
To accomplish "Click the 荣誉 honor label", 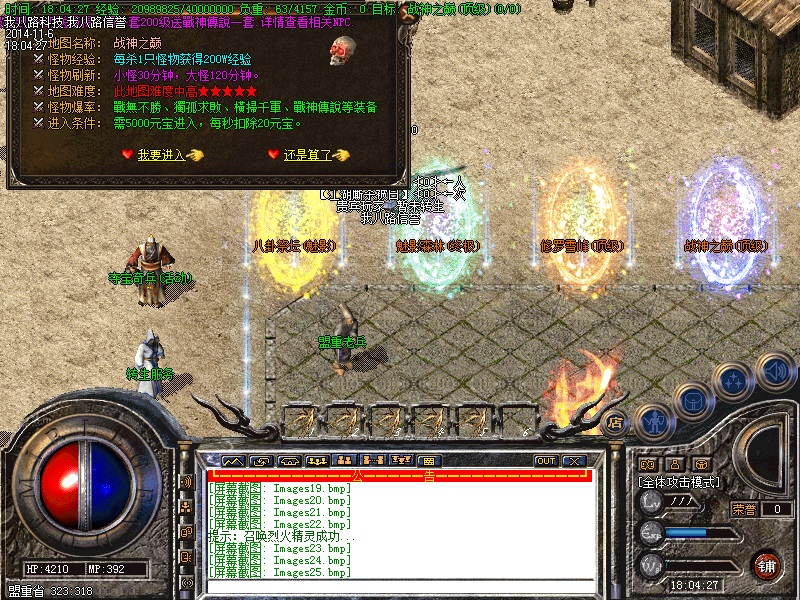I will [x=743, y=509].
